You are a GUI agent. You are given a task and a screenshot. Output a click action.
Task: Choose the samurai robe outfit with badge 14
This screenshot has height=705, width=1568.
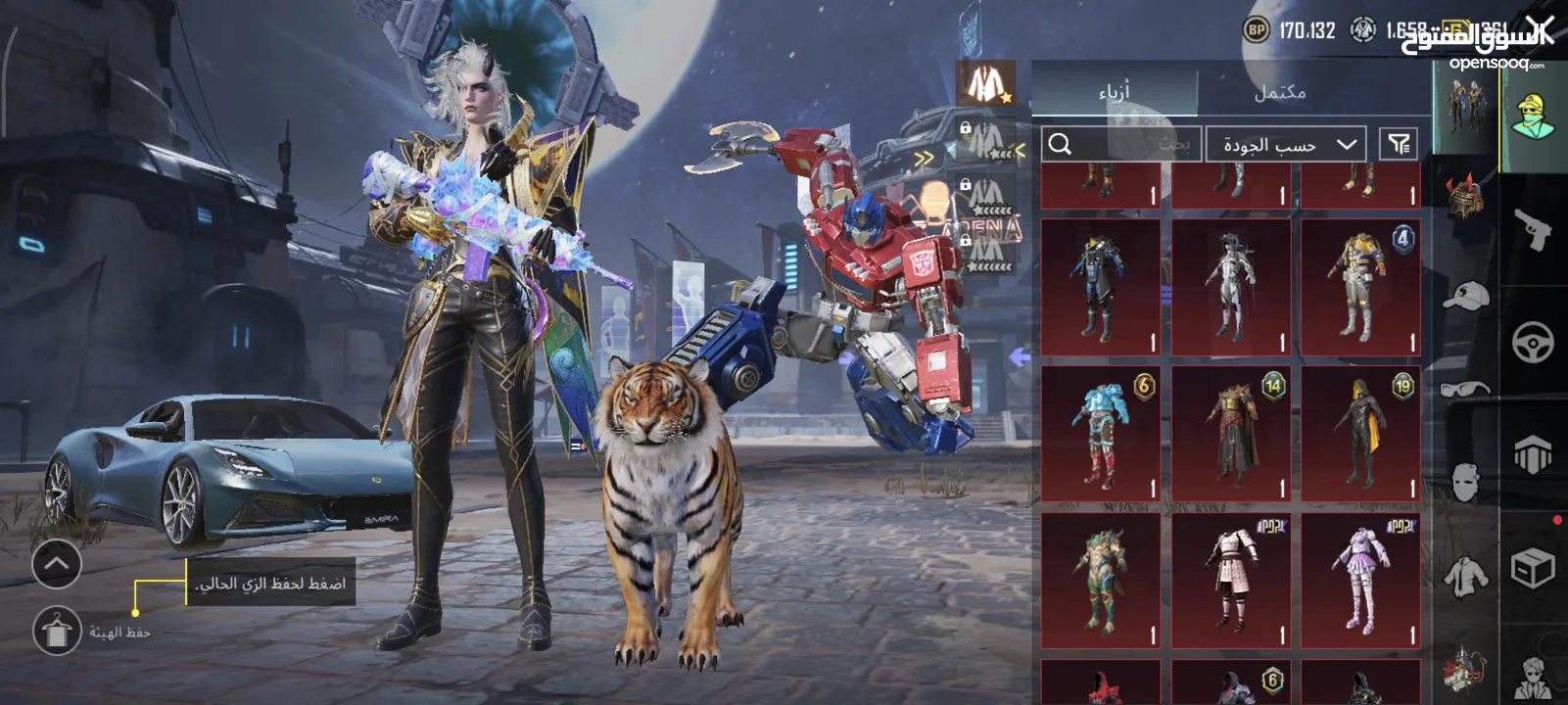click(1231, 434)
